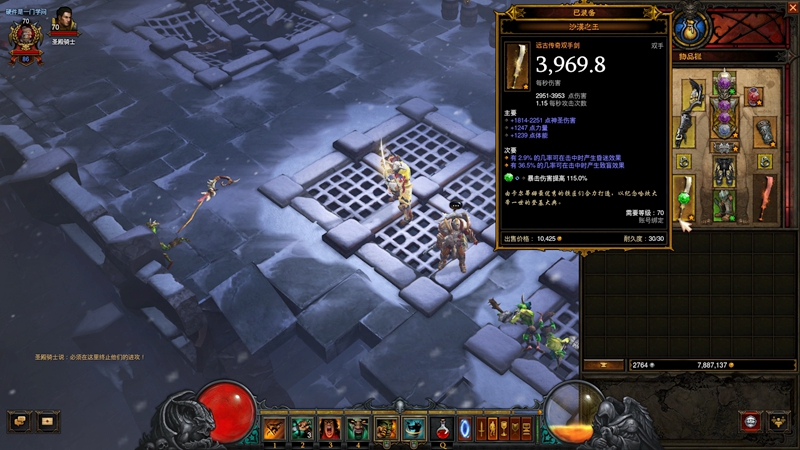Drink the red health potion
This screenshot has width=800, height=450.
coord(441,430)
